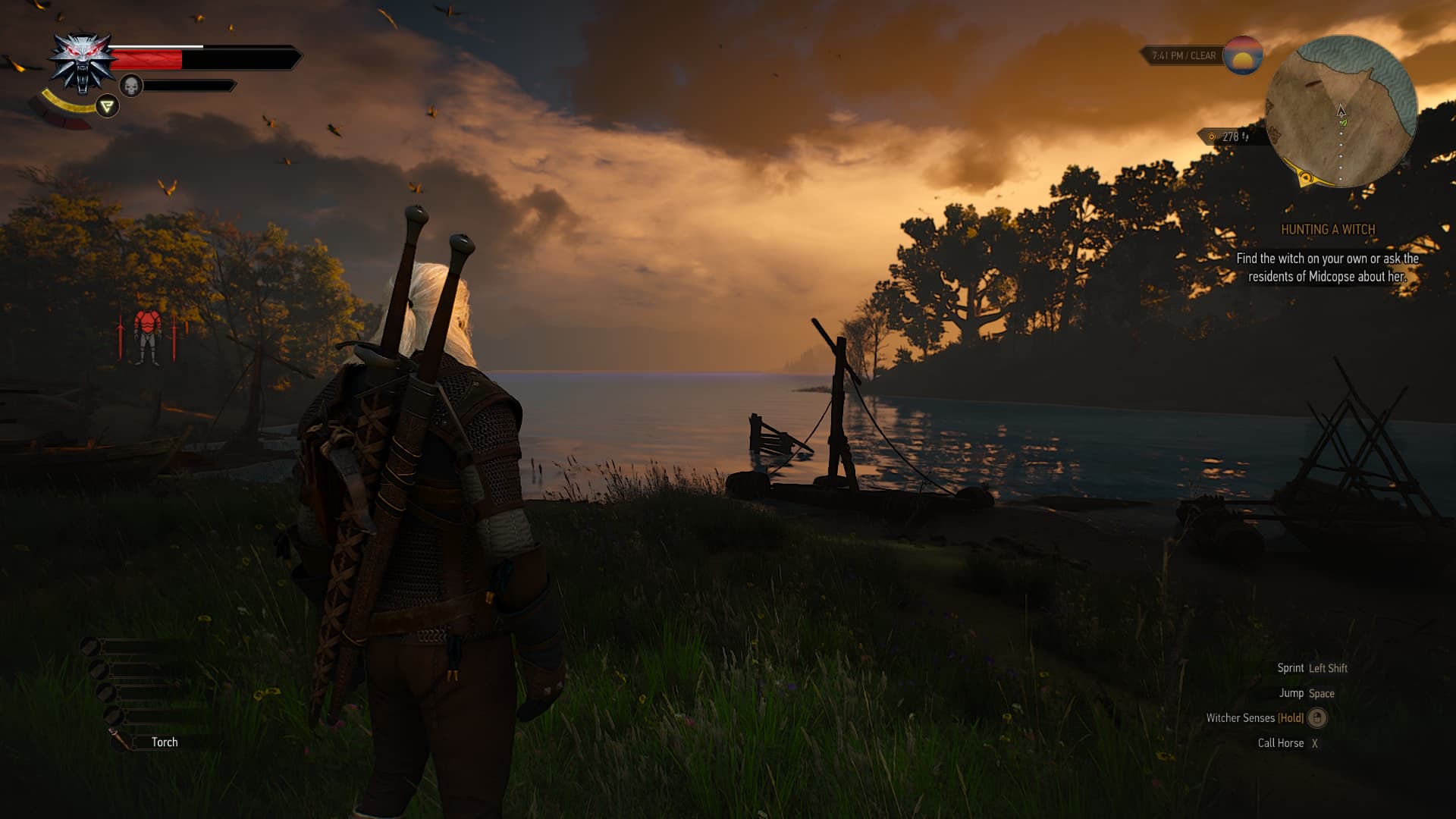
Task: Select the glowing triangular sign icon
Action: pos(108,106)
